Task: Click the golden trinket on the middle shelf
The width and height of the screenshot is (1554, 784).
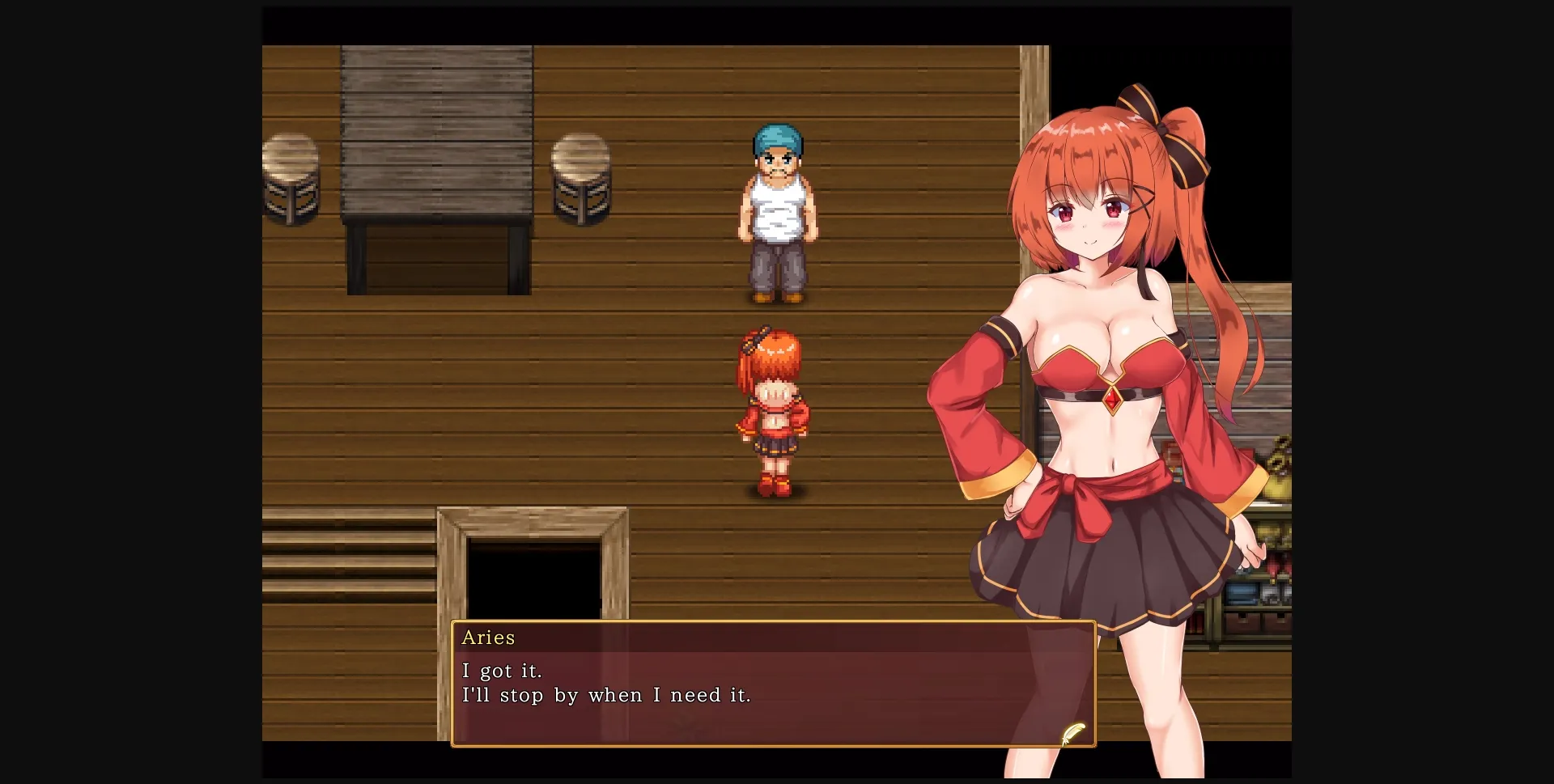Action: pyautogui.click(x=1273, y=536)
